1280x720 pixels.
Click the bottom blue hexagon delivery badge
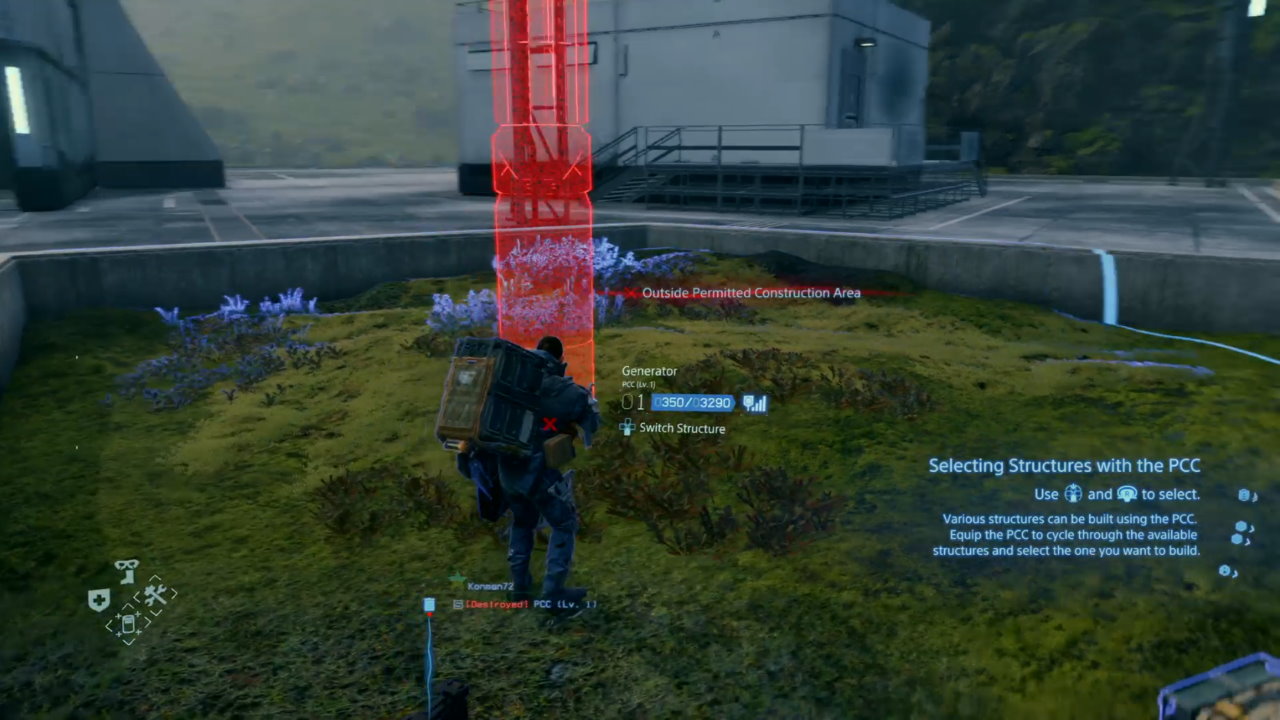(1225, 570)
